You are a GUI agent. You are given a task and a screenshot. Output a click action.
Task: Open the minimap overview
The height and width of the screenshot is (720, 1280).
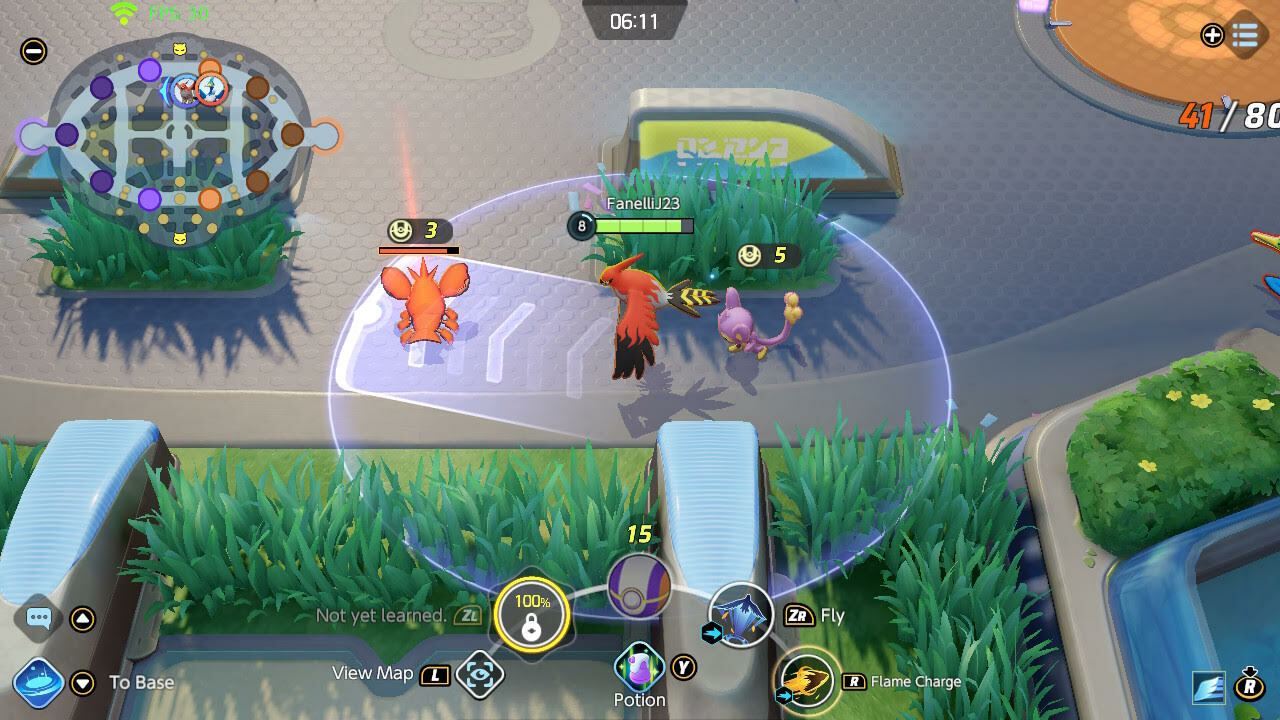tap(180, 140)
